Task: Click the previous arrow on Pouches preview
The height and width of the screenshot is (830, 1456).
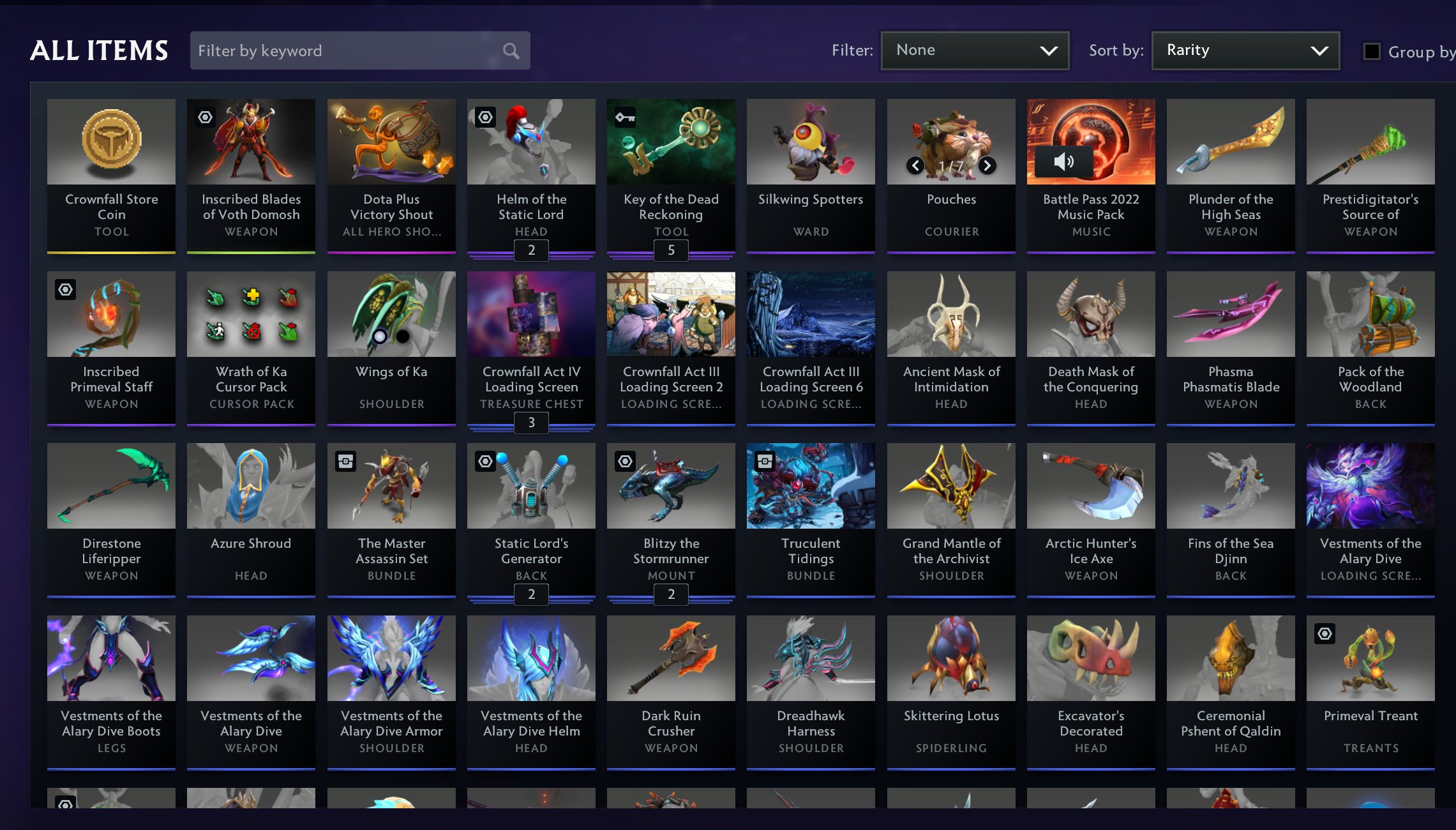Action: tap(916, 165)
